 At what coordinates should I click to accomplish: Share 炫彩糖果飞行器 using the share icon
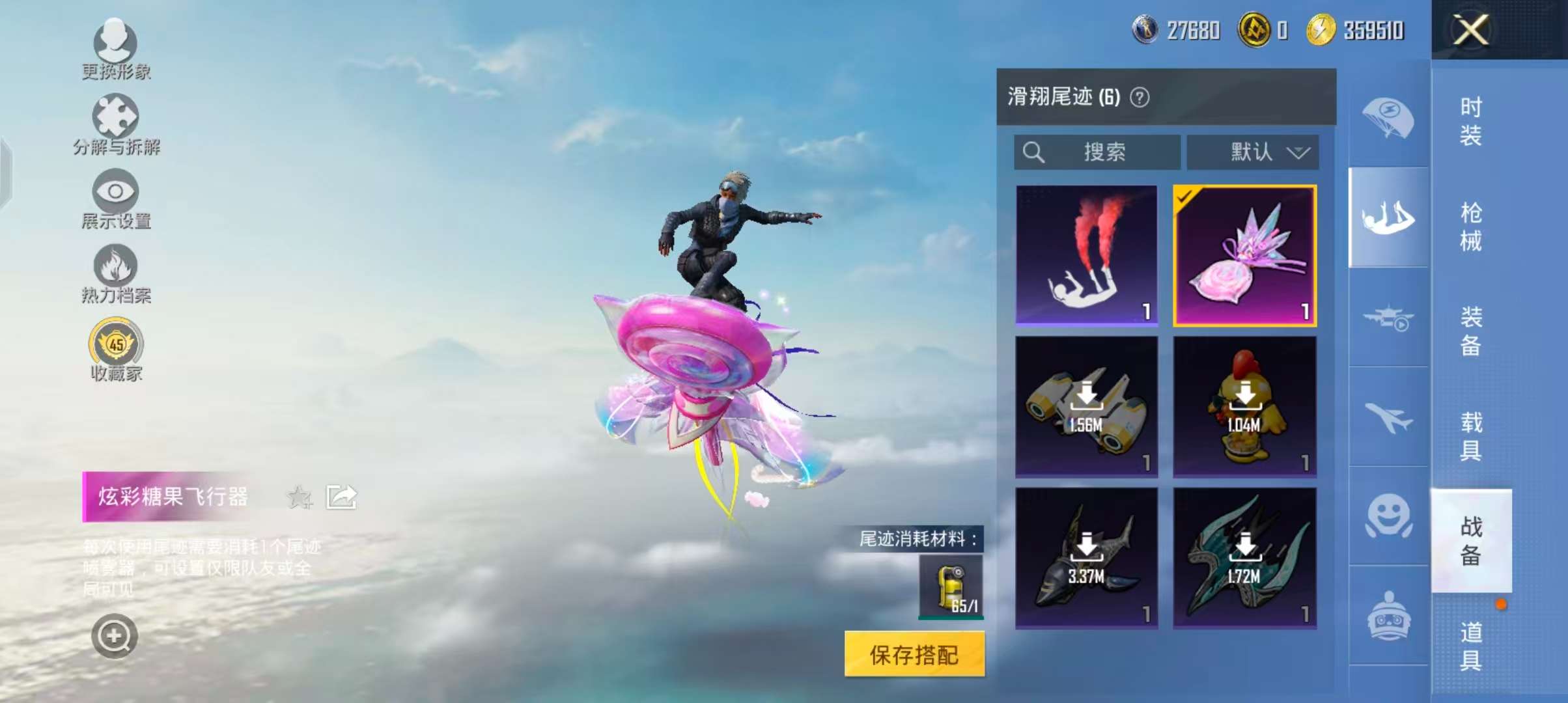point(341,496)
